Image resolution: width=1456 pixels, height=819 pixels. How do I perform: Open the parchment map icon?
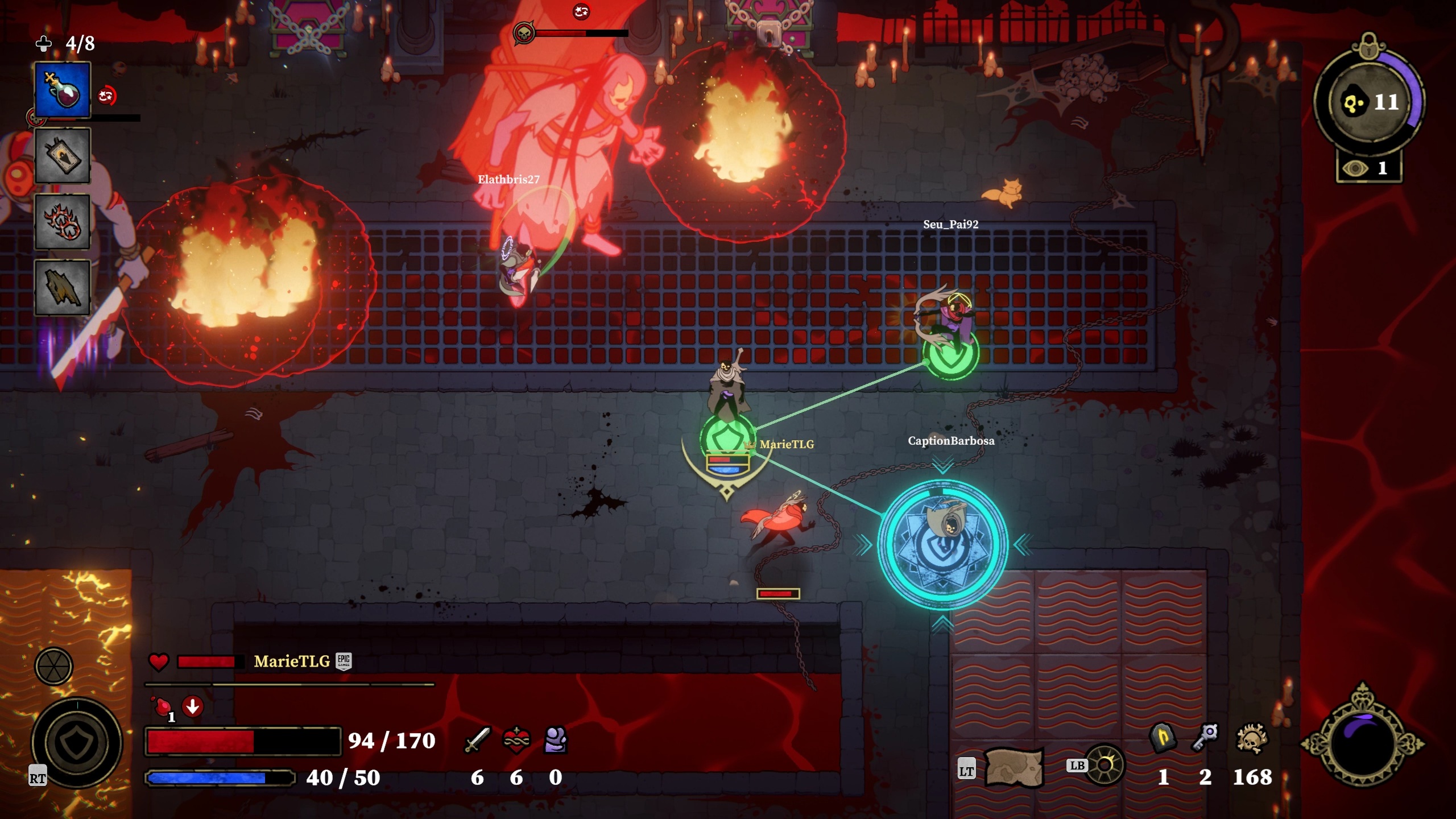pos(1013,768)
